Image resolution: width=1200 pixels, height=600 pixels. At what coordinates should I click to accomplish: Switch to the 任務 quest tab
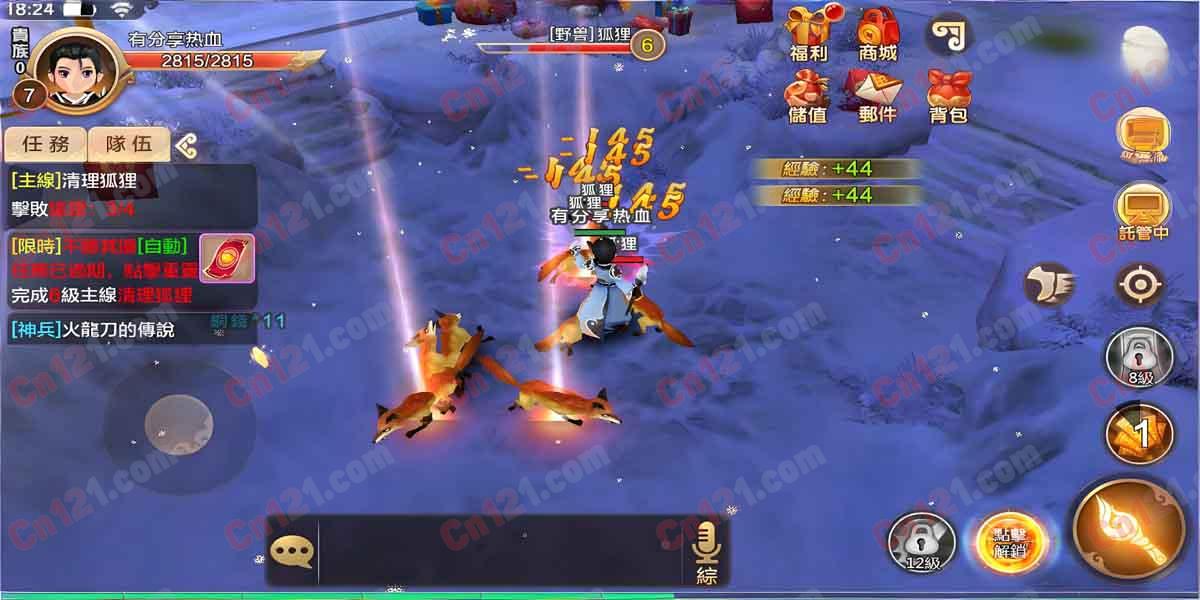pyautogui.click(x=46, y=144)
